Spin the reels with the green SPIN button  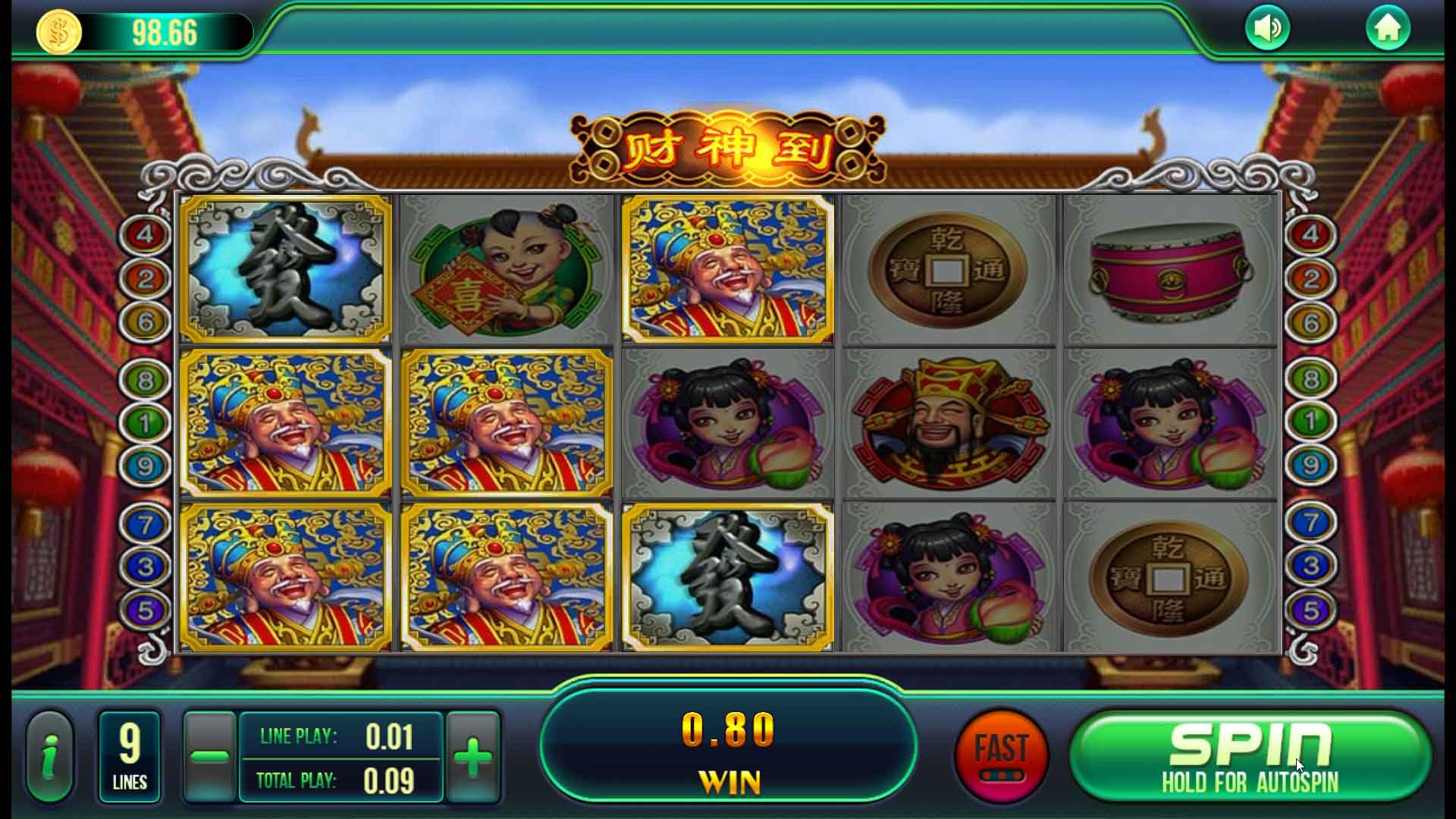click(x=1250, y=757)
